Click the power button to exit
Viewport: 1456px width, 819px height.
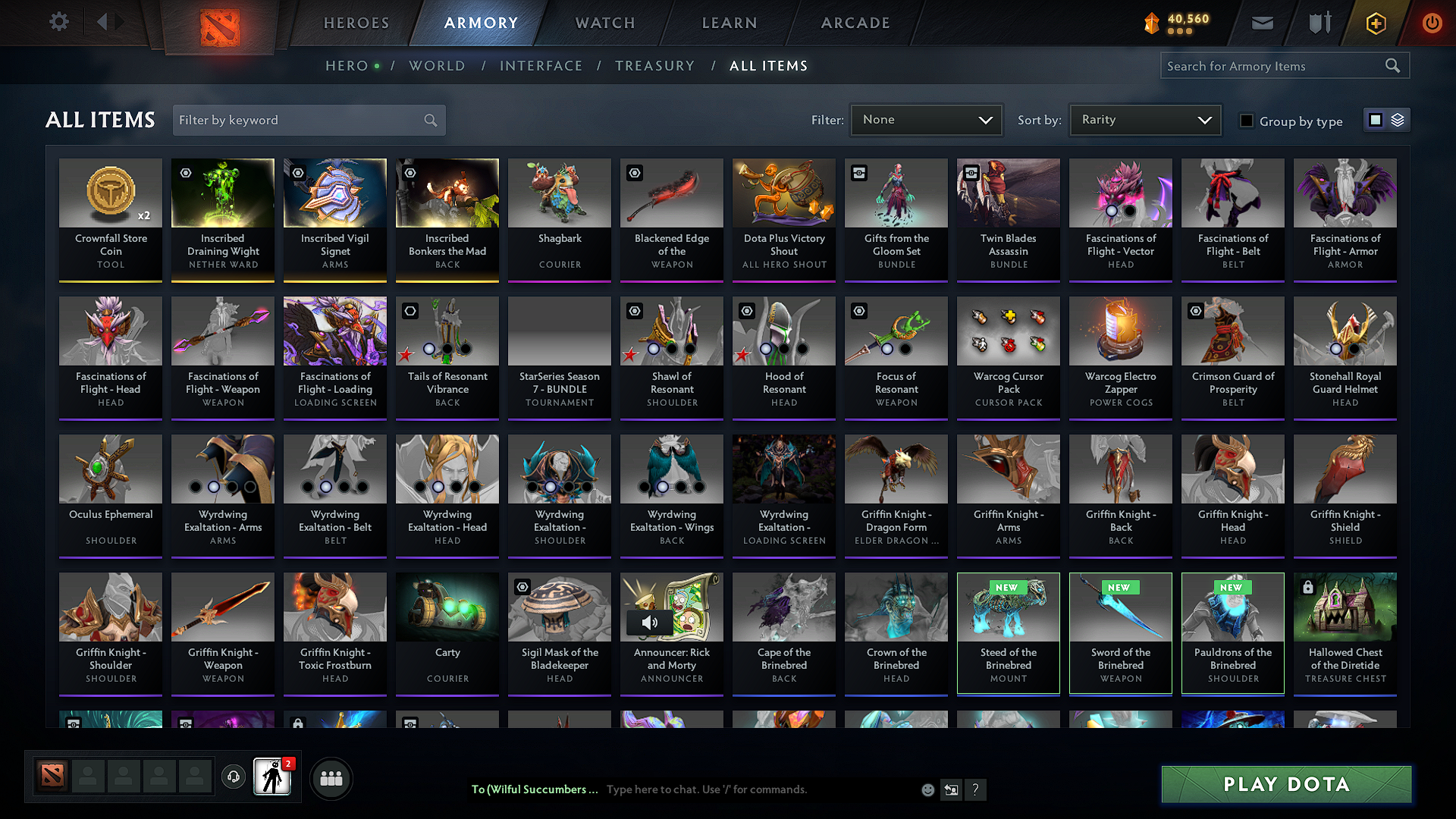coord(1432,23)
